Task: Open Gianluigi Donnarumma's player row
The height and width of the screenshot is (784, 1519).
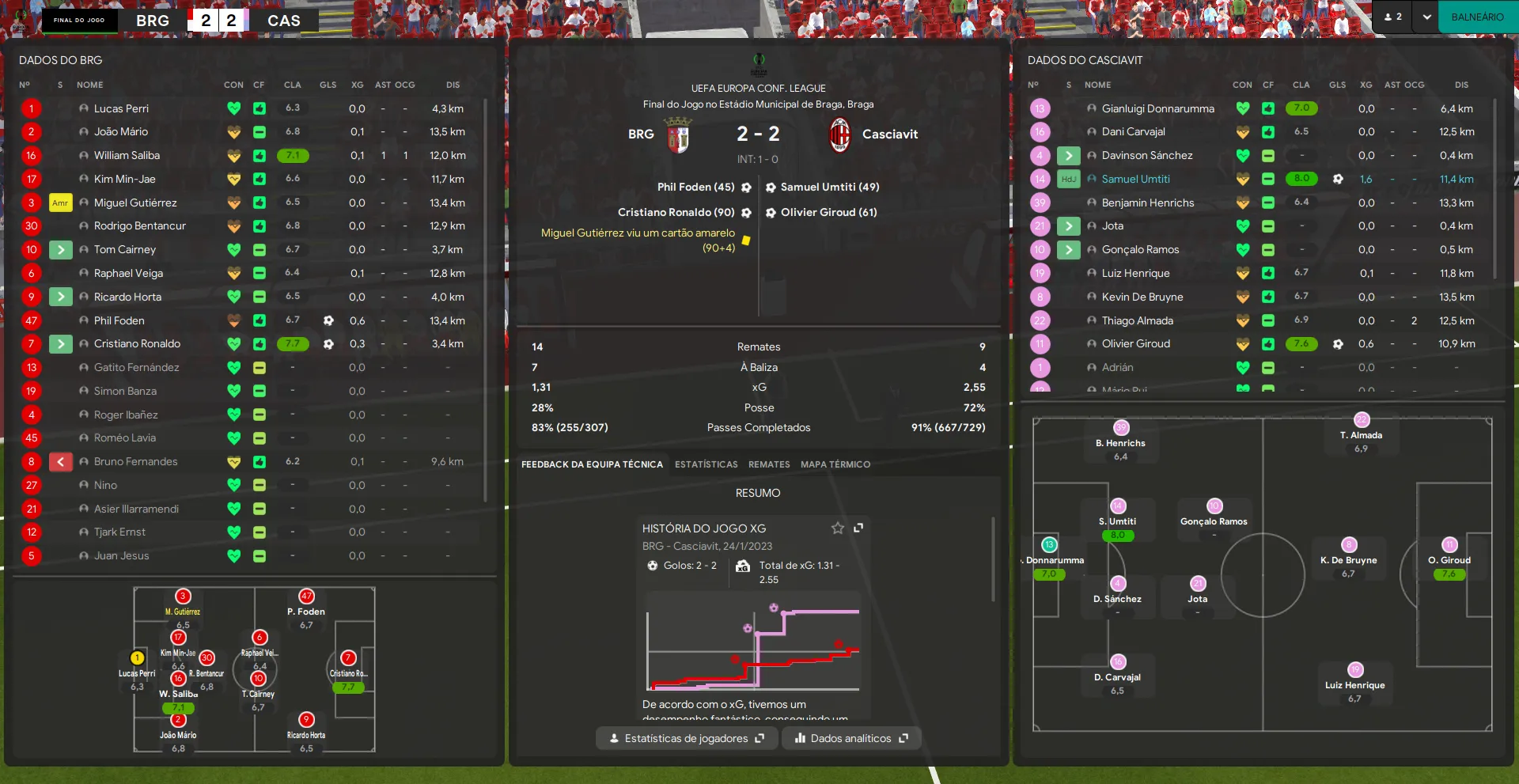Action: click(1157, 108)
